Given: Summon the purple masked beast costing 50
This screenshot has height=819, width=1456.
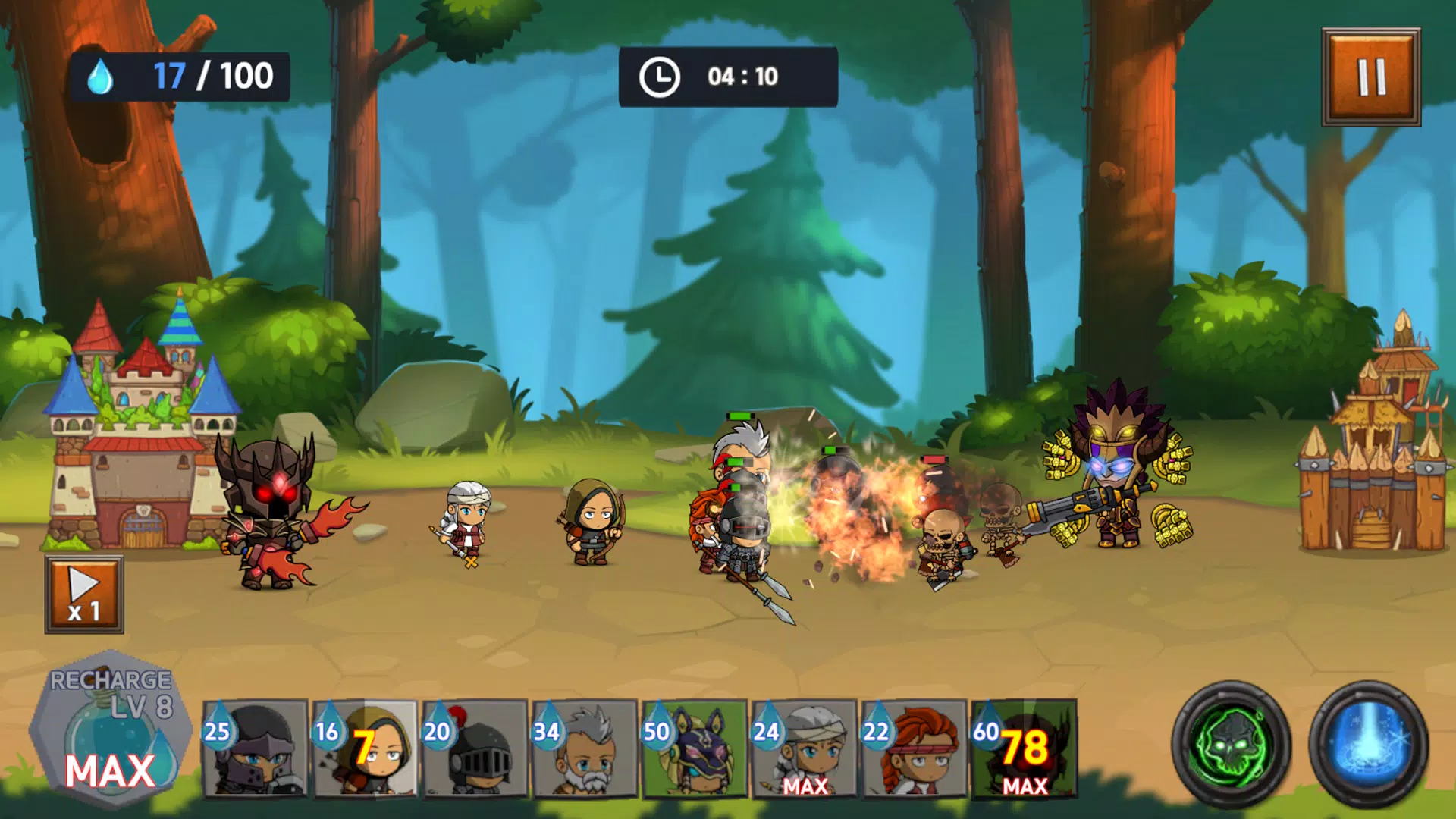Looking at the screenshot, I should pos(695,748).
